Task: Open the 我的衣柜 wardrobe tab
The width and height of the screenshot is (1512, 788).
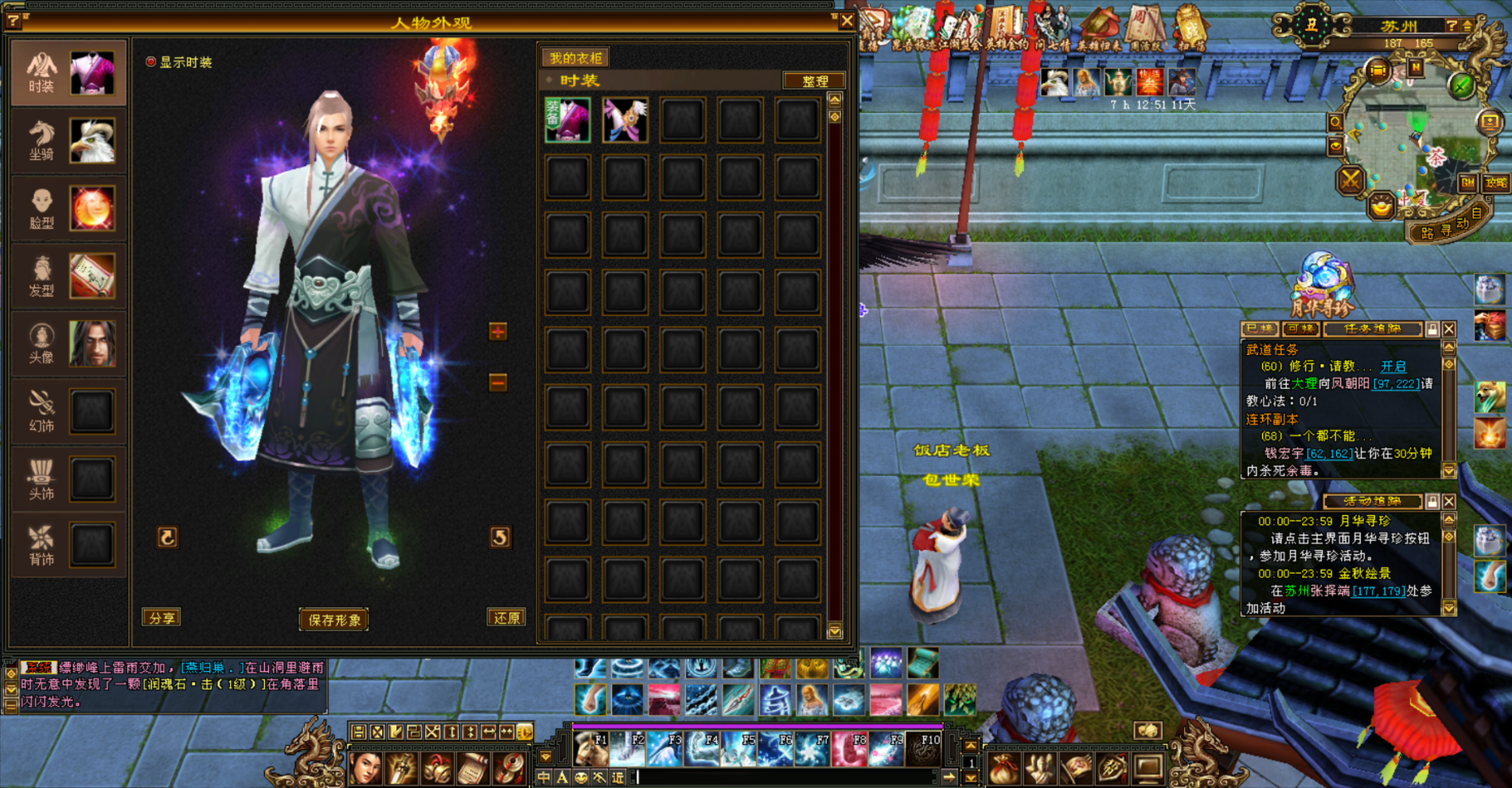Action: point(575,58)
